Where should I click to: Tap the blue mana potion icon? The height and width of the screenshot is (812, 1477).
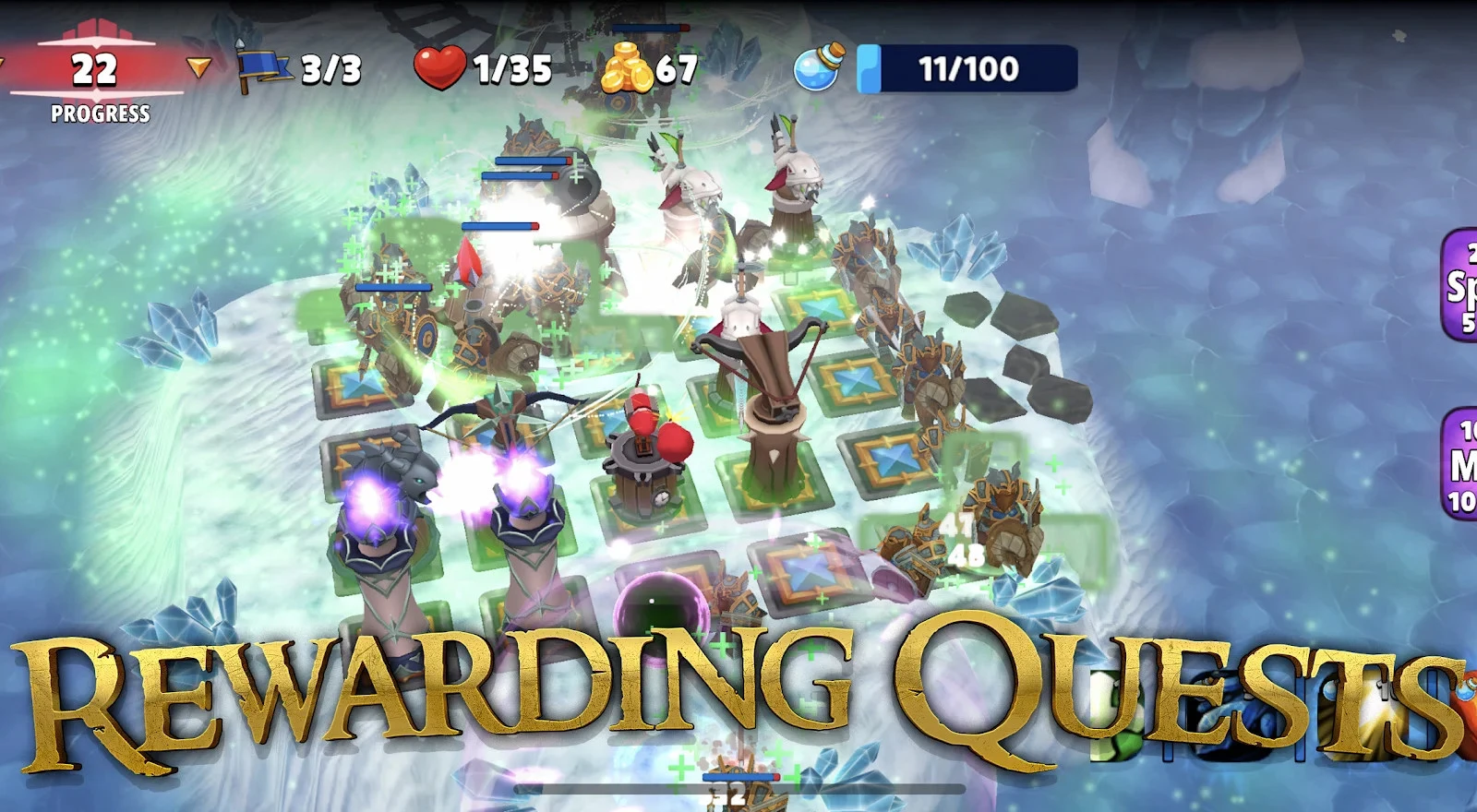[x=819, y=68]
